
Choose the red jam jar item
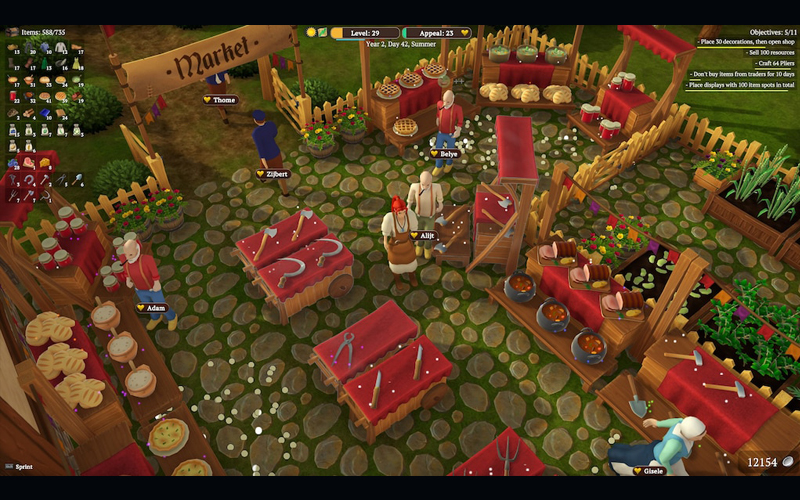[12, 96]
